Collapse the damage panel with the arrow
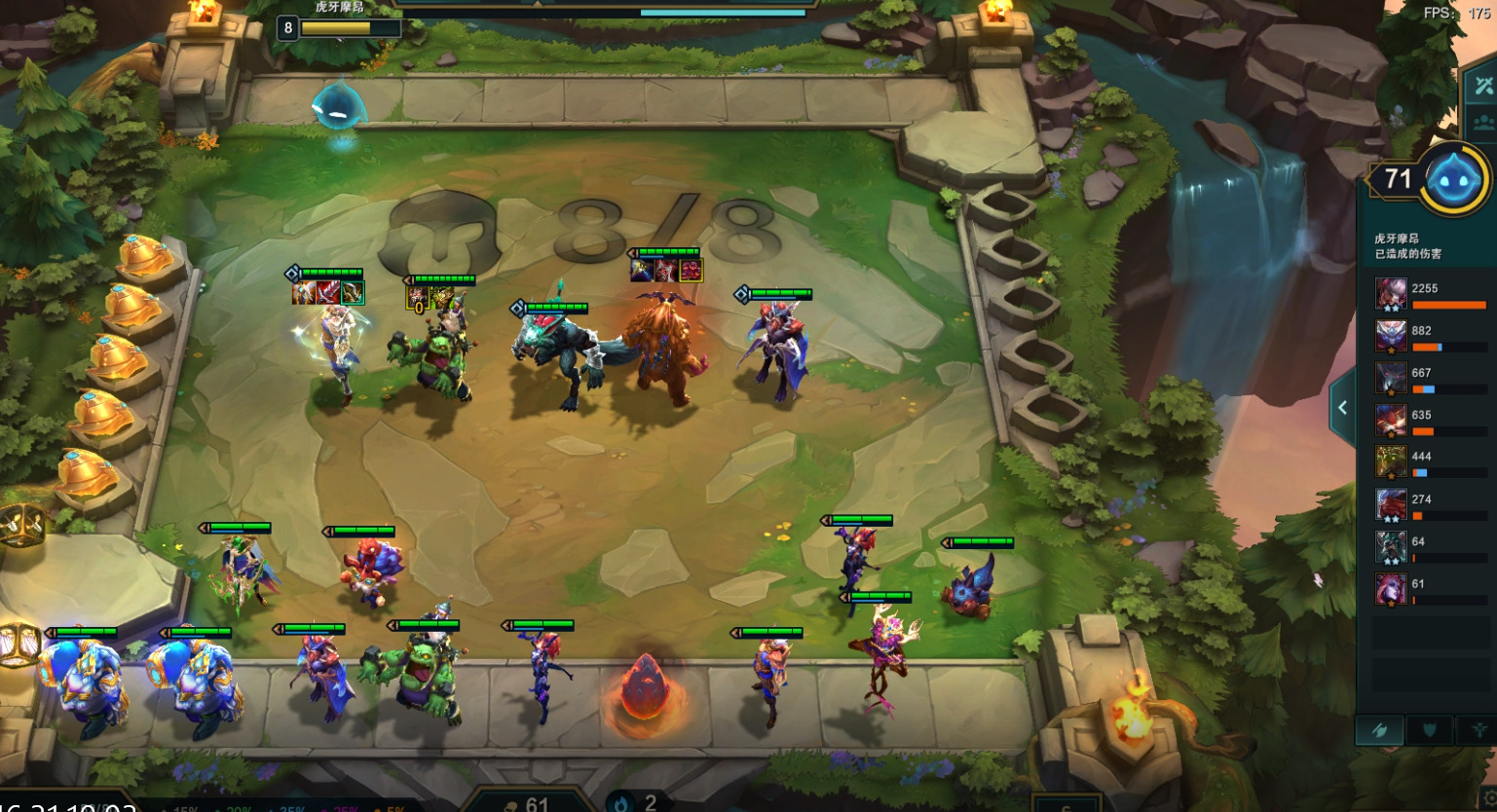This screenshot has width=1497, height=812. [1342, 408]
